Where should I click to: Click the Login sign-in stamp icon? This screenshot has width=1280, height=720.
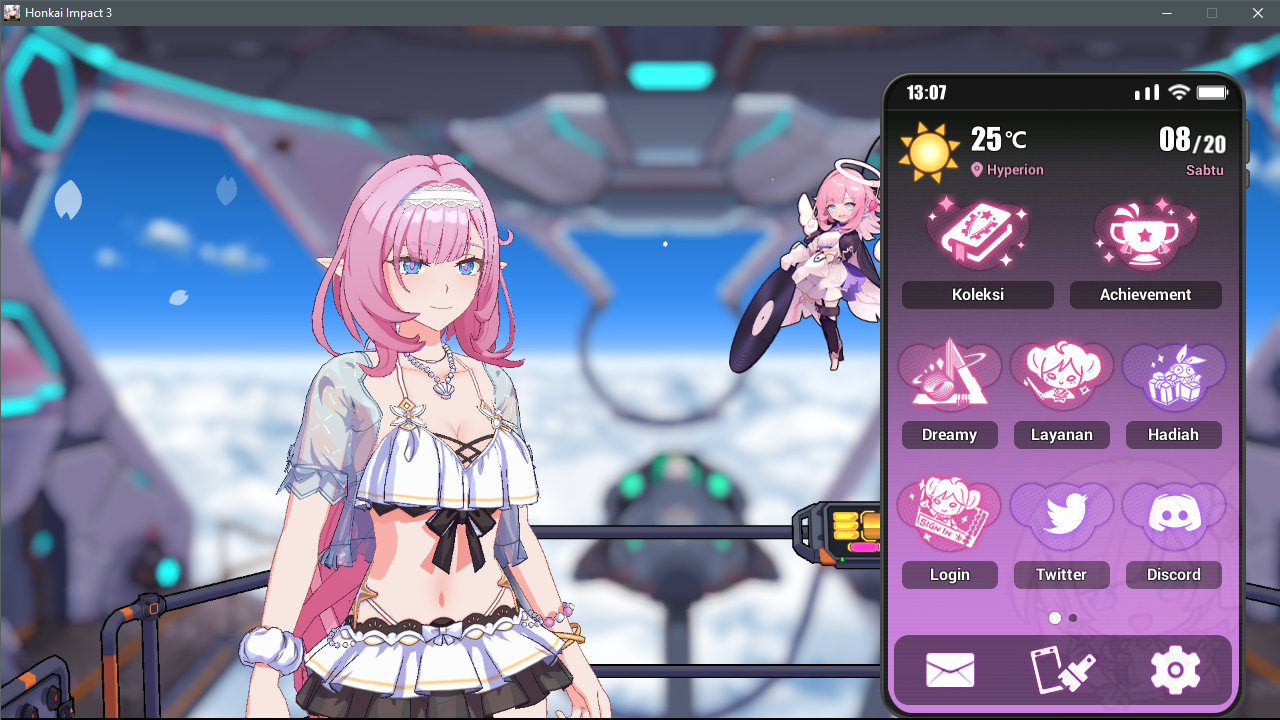tap(949, 513)
